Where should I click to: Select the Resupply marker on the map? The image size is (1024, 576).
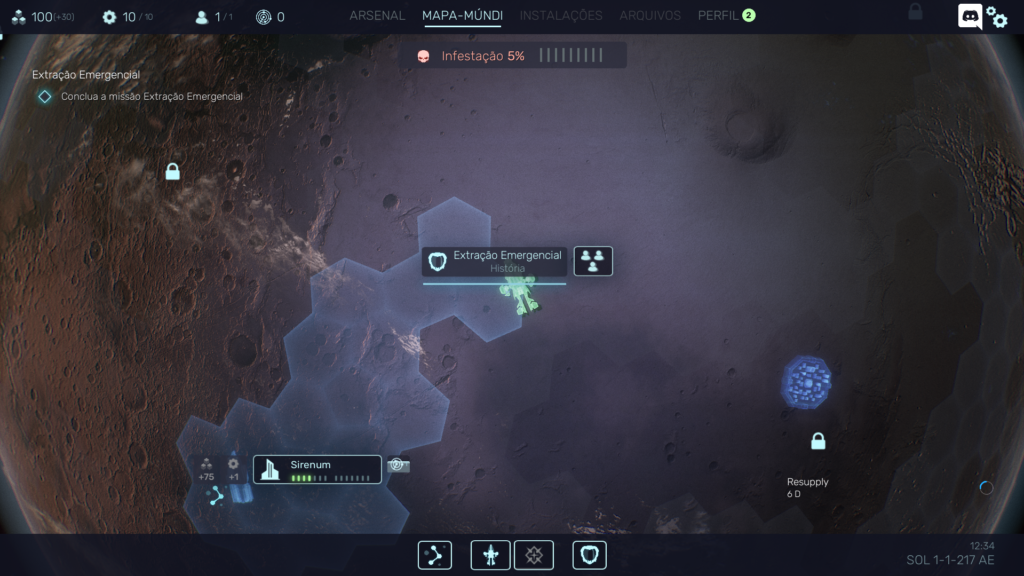click(807, 487)
